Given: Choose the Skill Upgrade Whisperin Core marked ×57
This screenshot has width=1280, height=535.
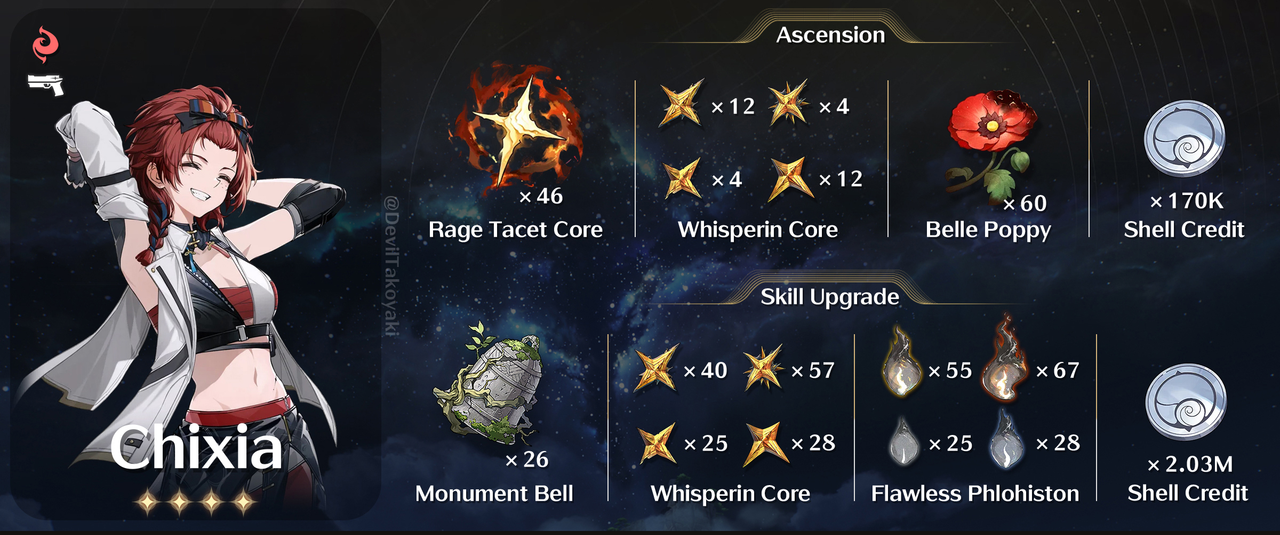Looking at the screenshot, I should pyautogui.click(x=763, y=371).
